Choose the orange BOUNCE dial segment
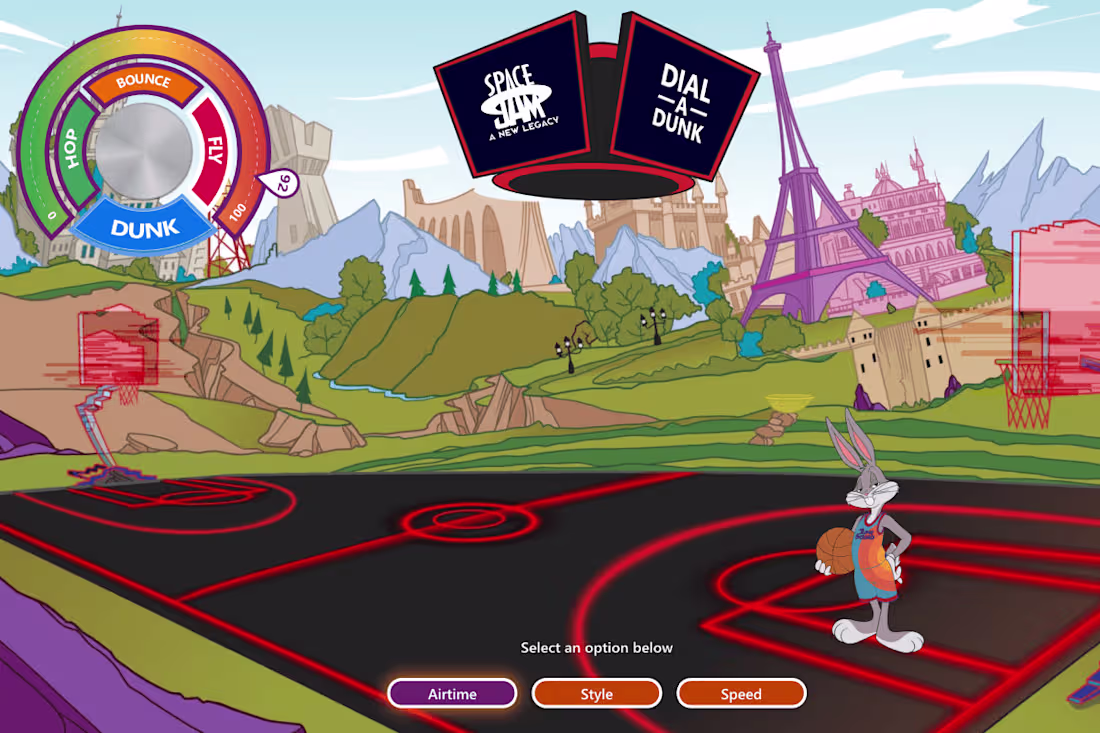1100x733 pixels. 143,83
